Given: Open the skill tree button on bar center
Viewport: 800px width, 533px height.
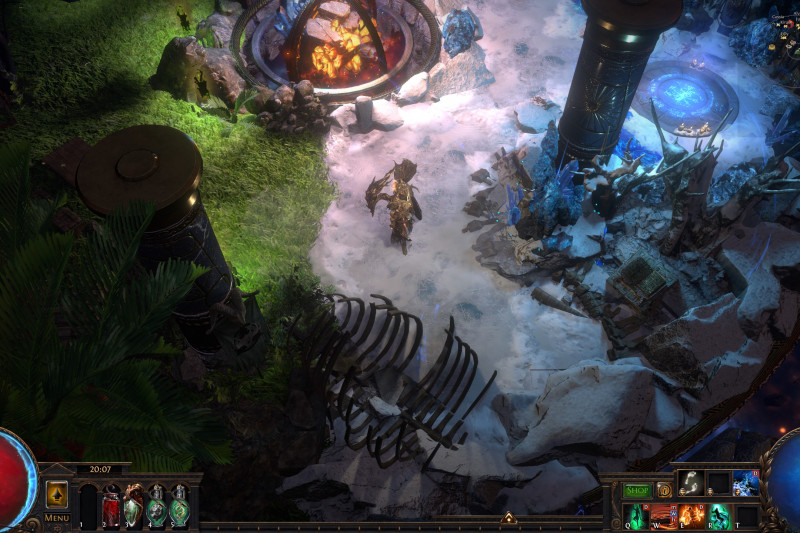Looking at the screenshot, I should [x=508, y=518].
